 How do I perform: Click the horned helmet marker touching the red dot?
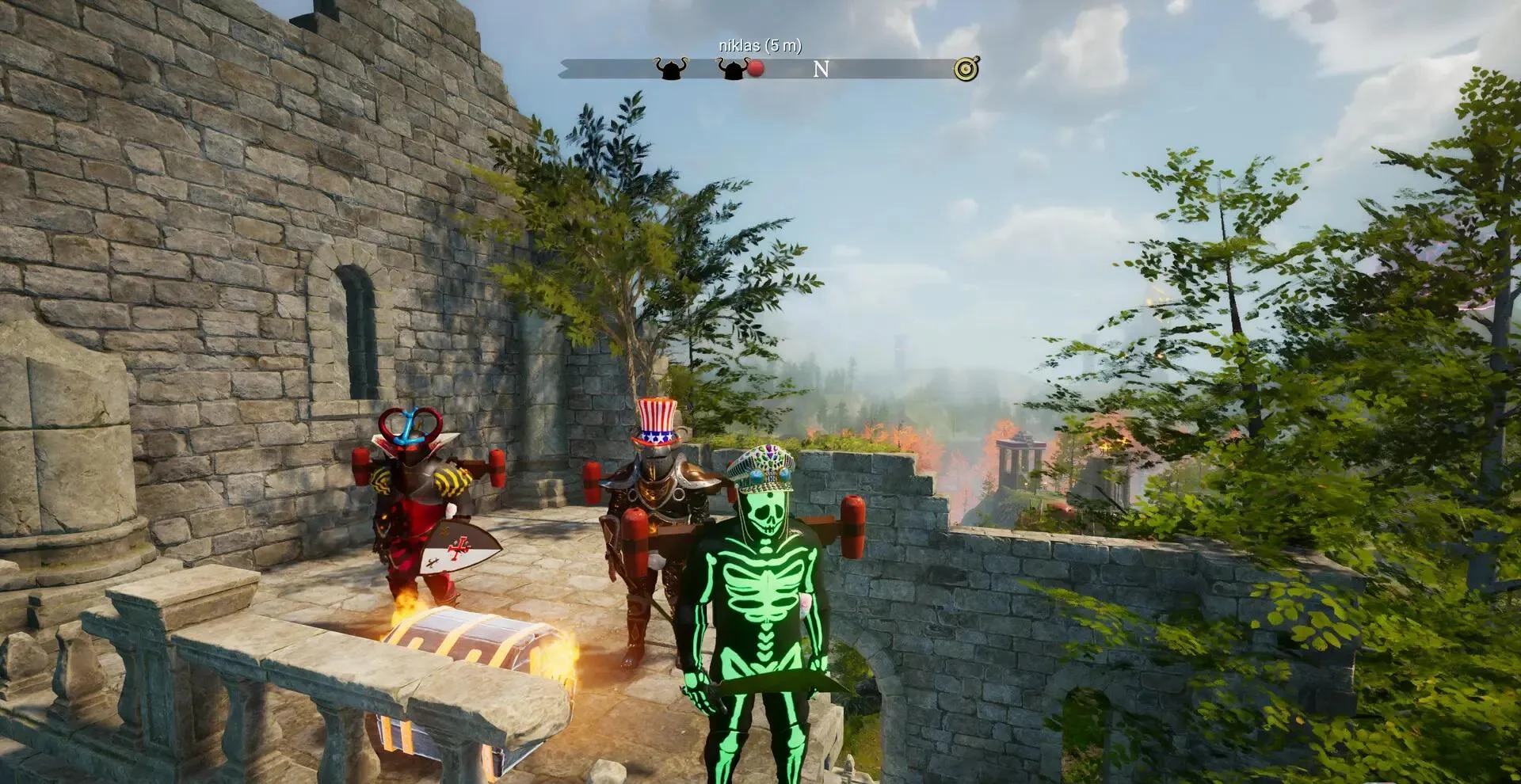coord(732,69)
